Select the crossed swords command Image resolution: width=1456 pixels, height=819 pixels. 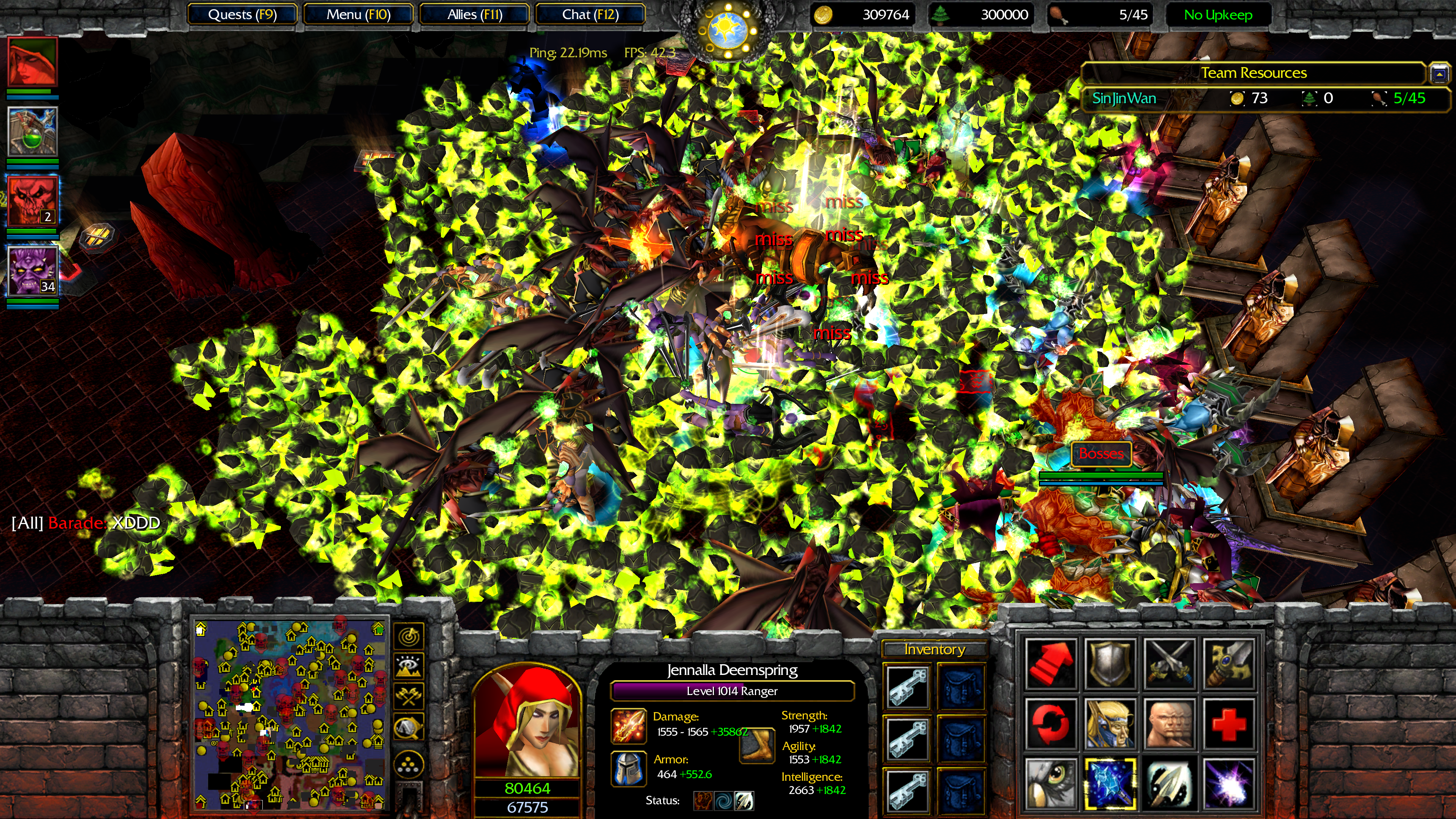(1169, 663)
